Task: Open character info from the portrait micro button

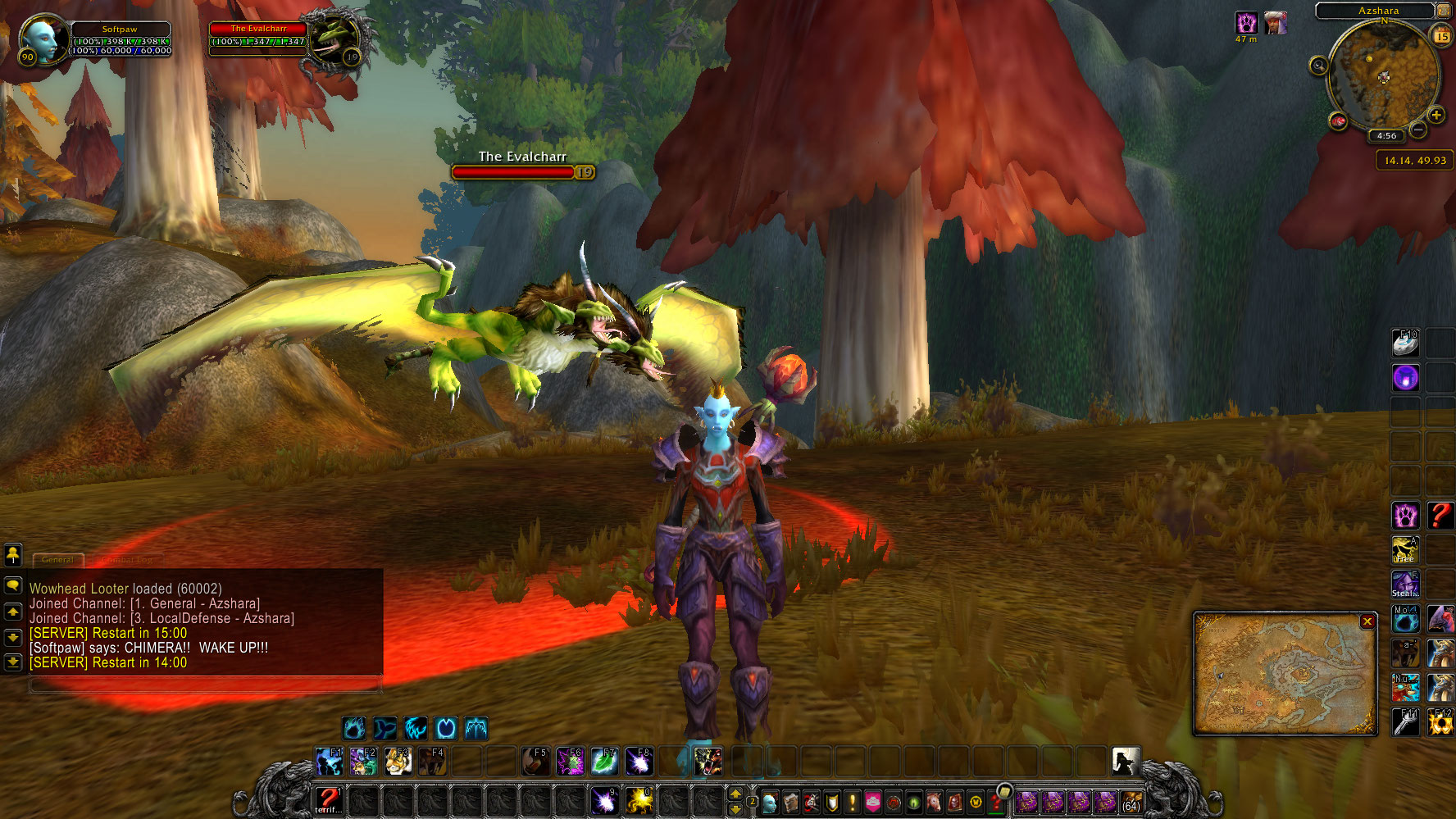Action: [768, 802]
